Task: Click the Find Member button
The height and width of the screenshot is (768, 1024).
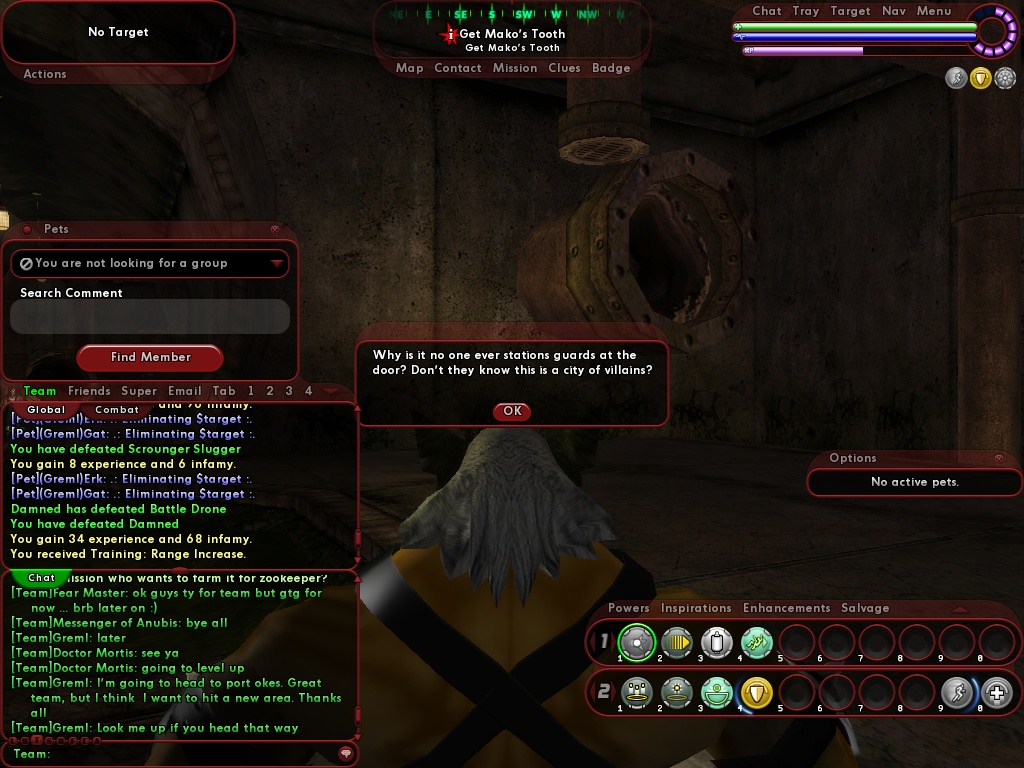Action: pos(150,357)
